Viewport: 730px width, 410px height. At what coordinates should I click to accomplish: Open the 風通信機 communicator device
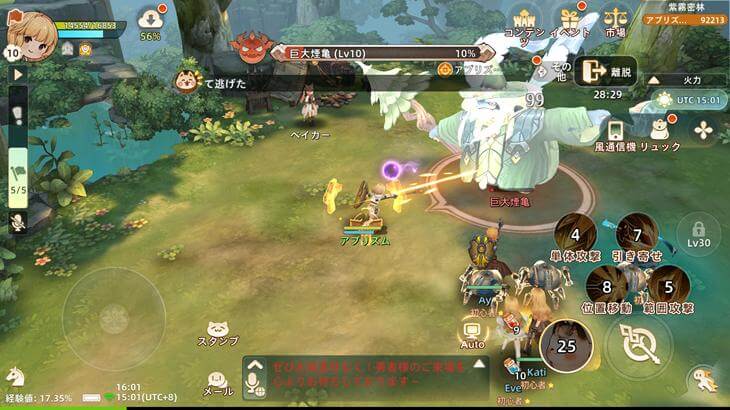(x=616, y=131)
